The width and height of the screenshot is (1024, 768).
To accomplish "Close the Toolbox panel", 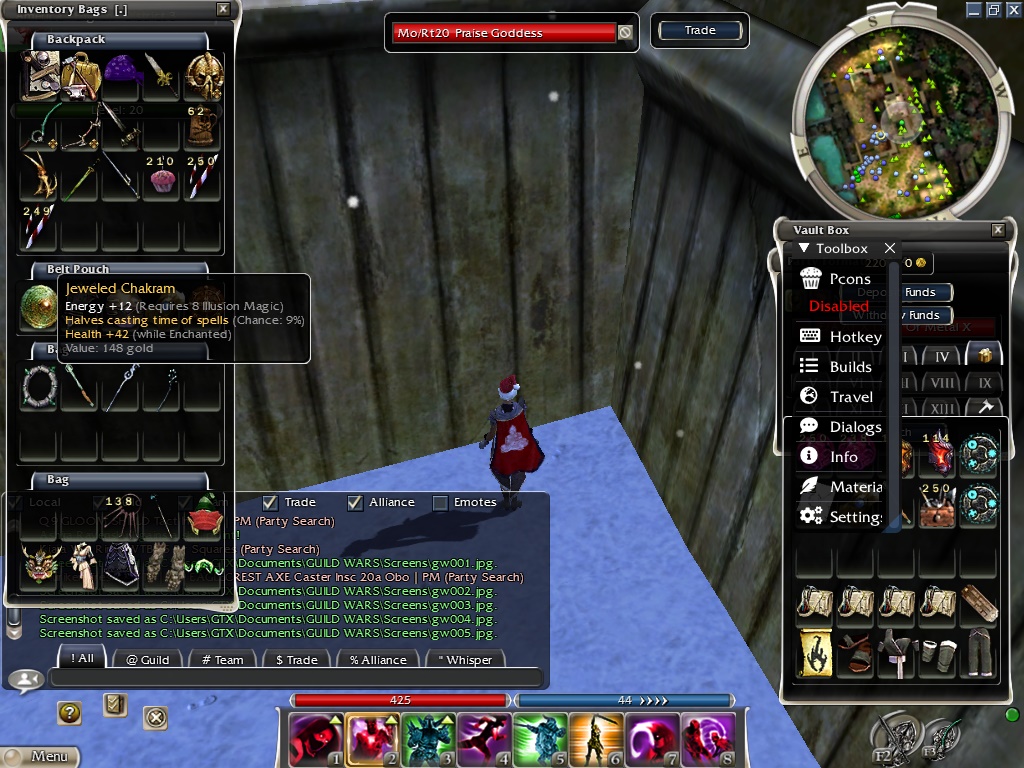I will (890, 248).
